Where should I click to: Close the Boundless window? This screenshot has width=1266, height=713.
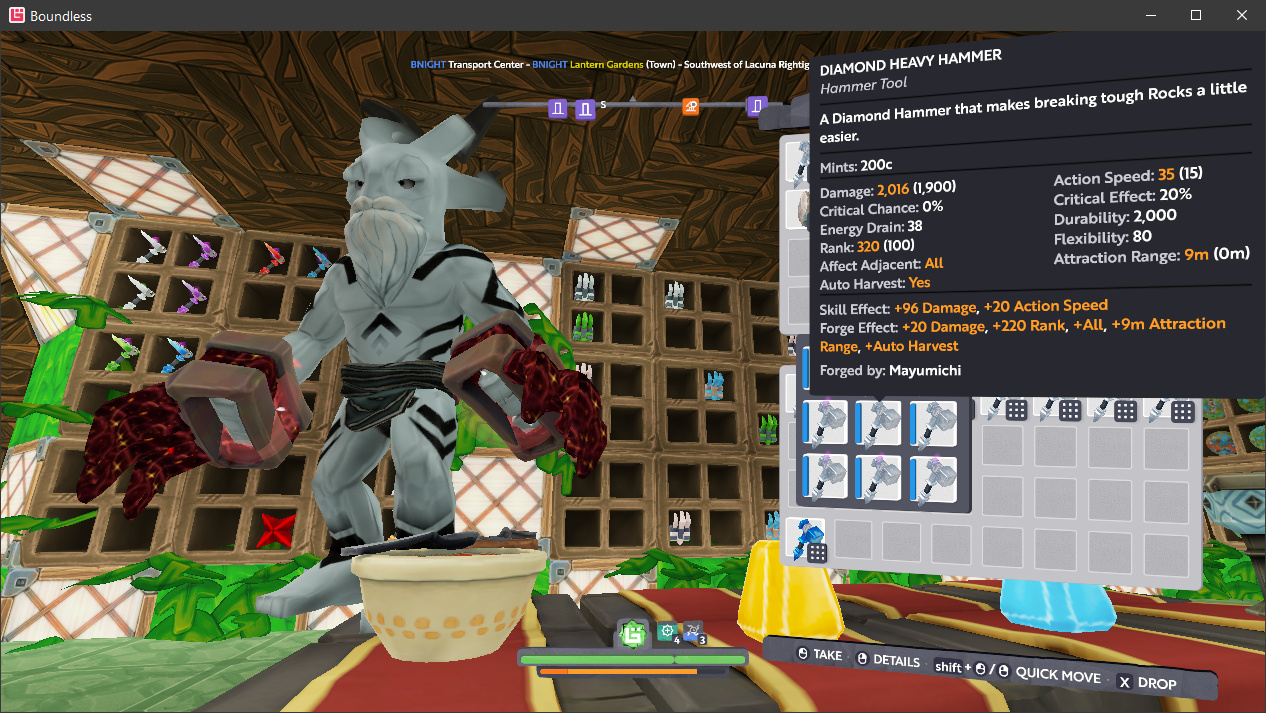1242,15
